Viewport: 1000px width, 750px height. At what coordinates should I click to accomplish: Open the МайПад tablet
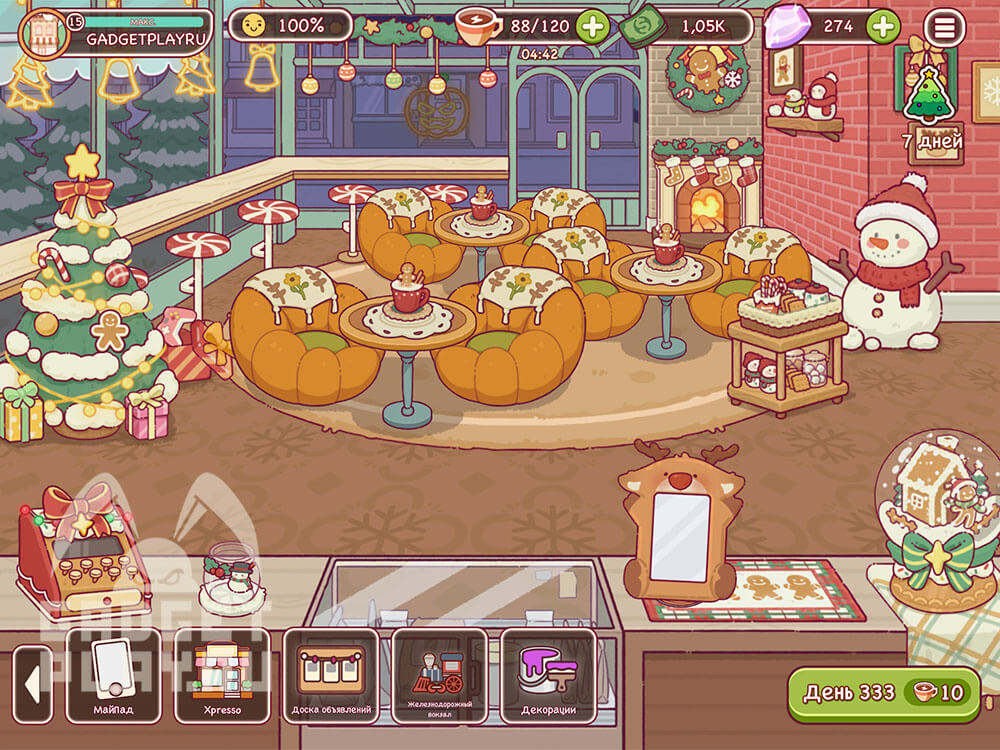[113, 675]
